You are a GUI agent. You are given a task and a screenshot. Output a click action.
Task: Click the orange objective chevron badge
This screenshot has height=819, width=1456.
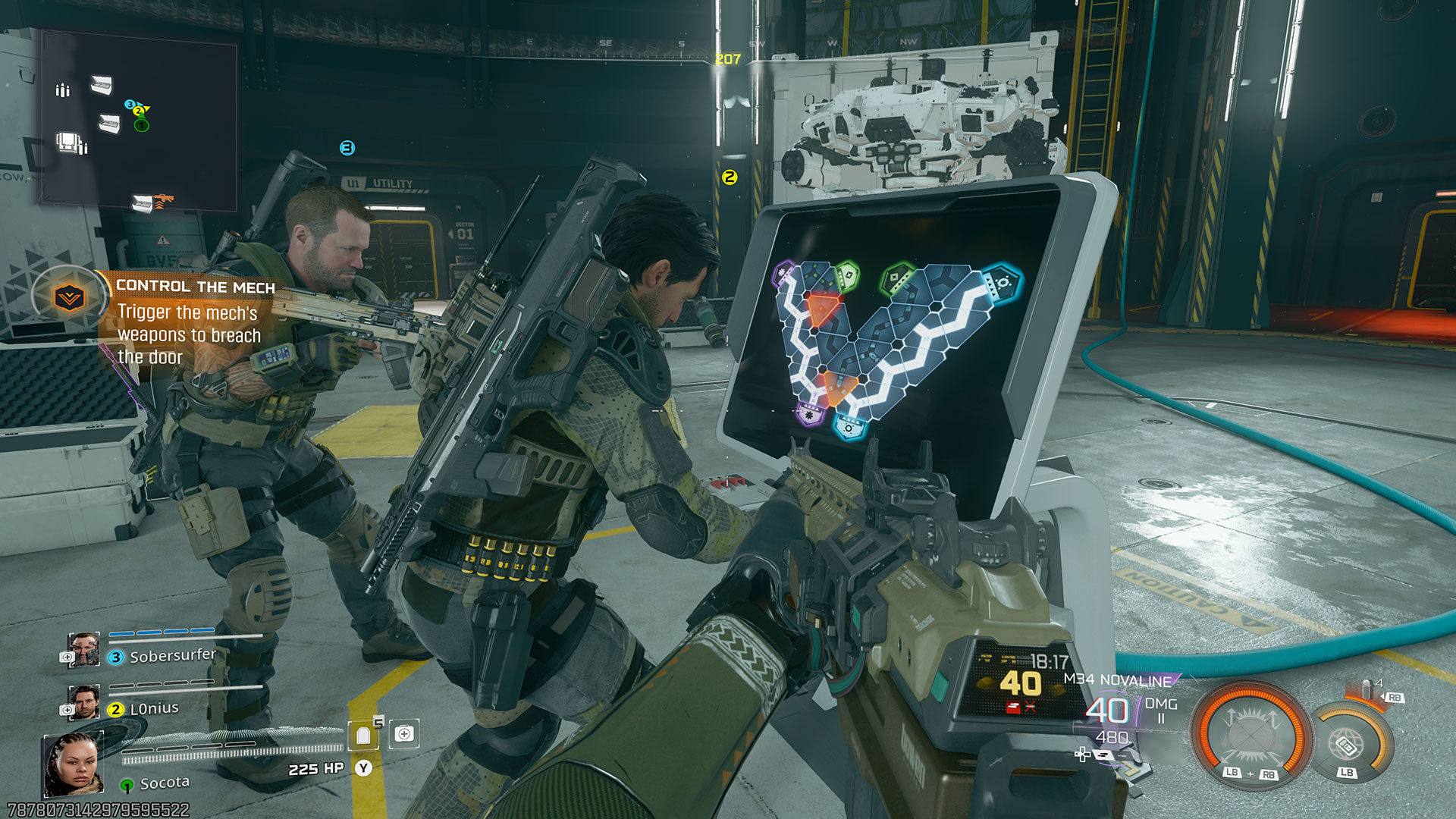(69, 298)
